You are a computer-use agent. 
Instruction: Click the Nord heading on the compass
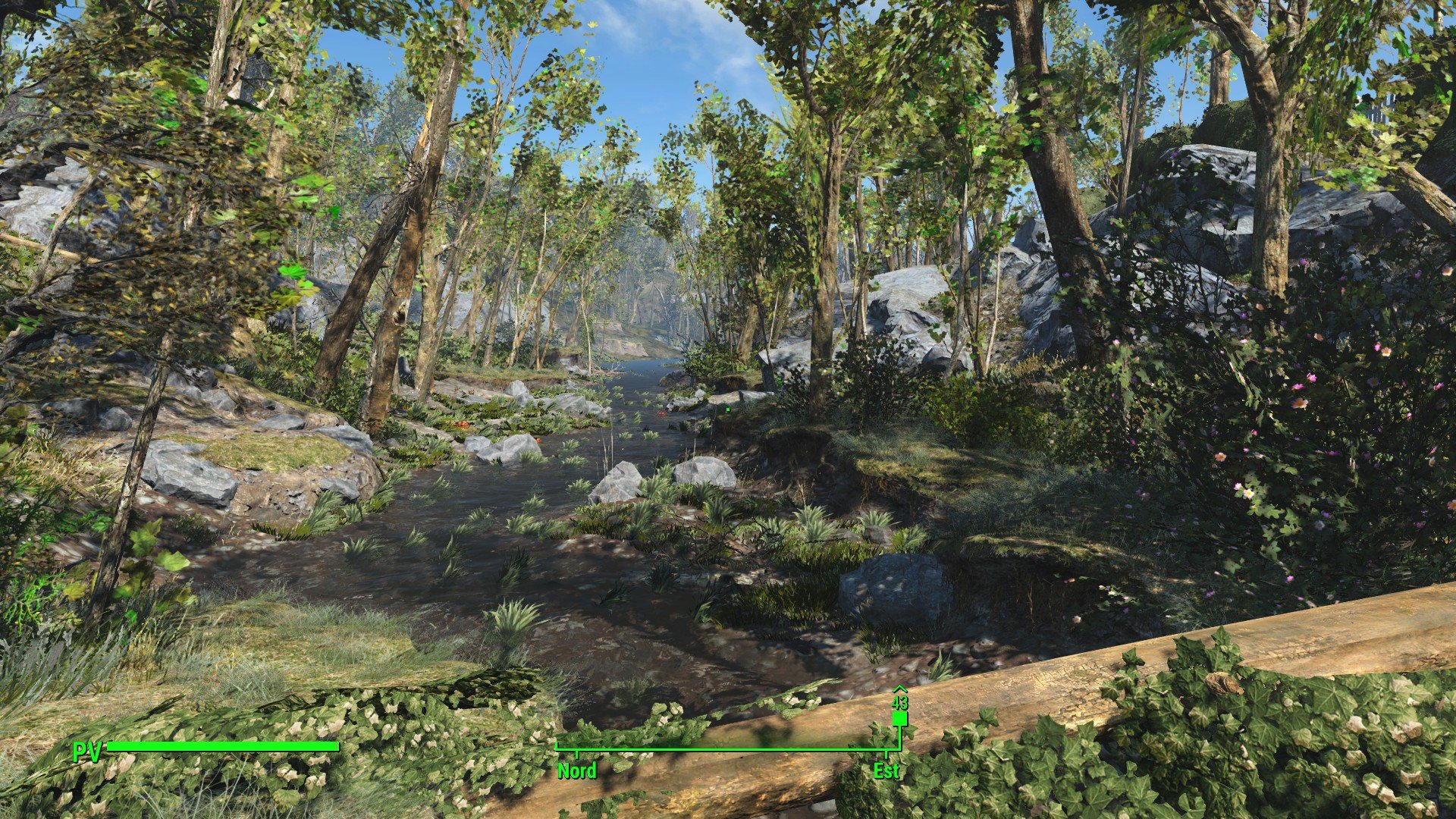(x=577, y=770)
